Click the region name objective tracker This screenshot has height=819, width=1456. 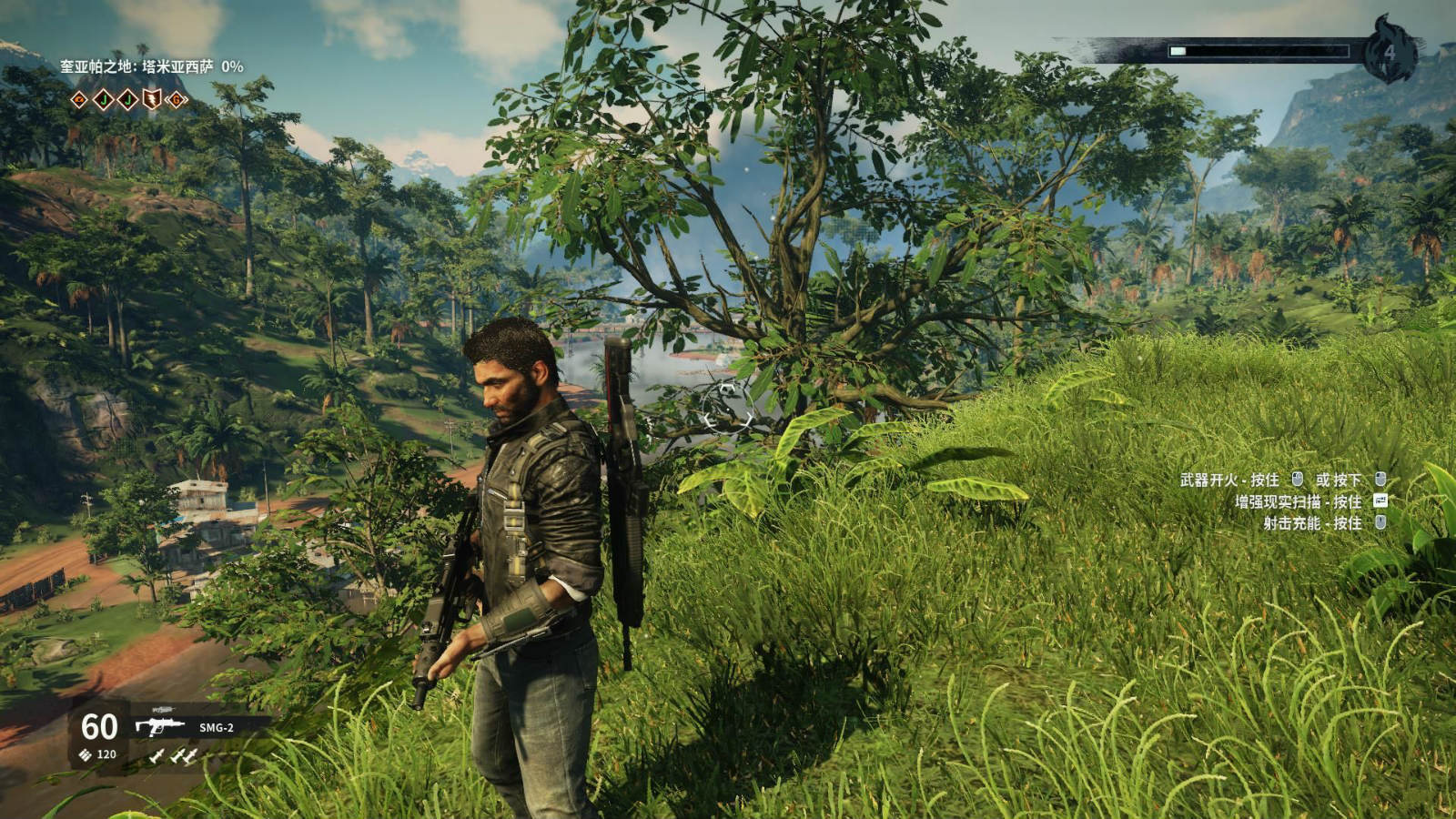click(151, 66)
